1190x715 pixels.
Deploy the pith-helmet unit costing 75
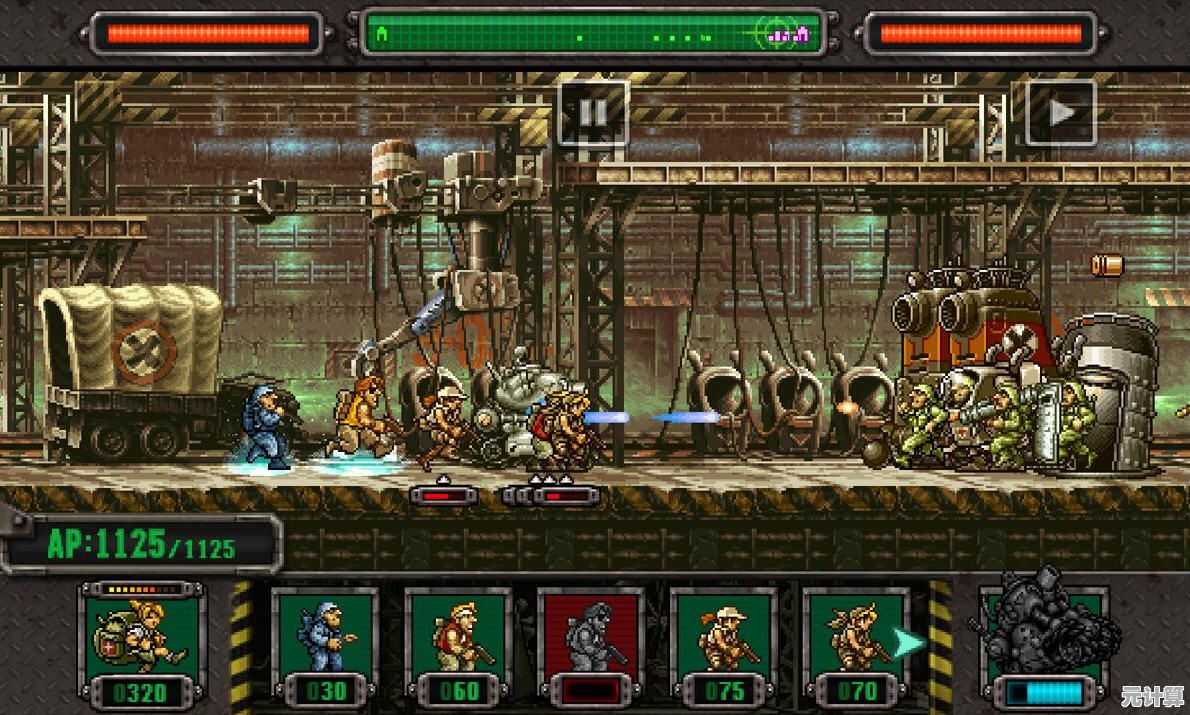click(x=724, y=643)
